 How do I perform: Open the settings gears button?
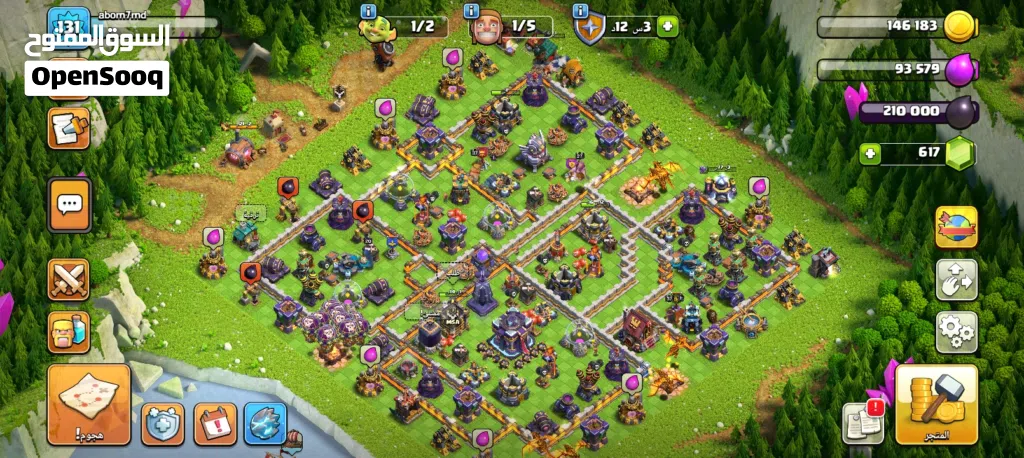(956, 332)
